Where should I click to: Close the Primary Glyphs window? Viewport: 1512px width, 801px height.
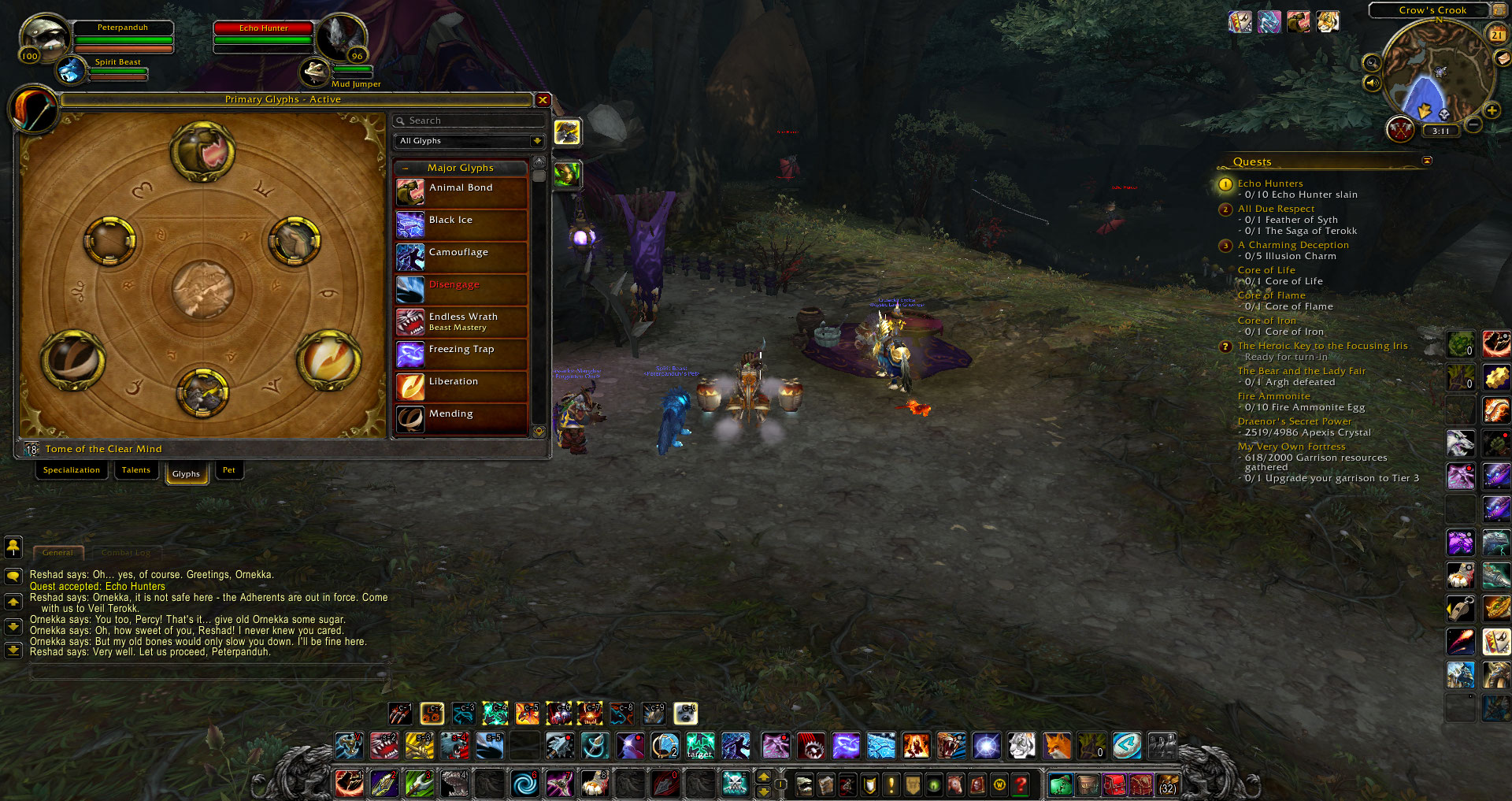coord(543,100)
